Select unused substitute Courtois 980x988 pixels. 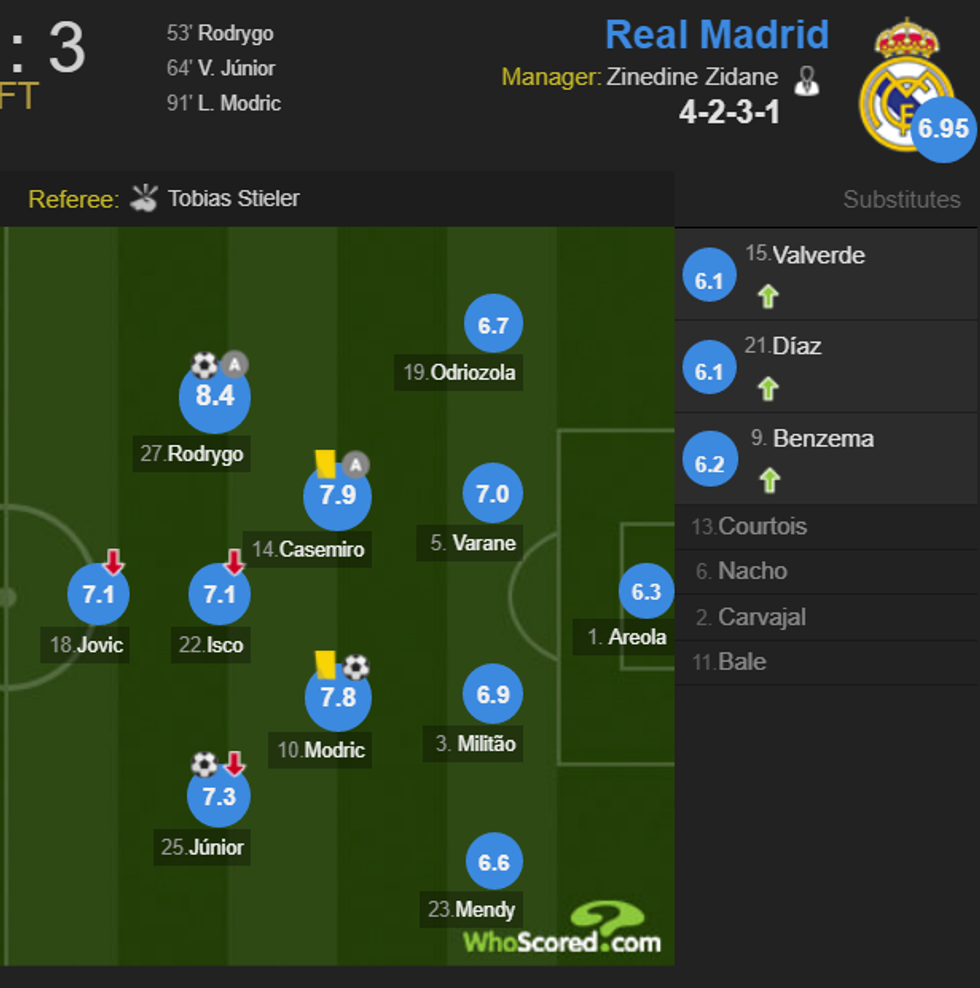(x=762, y=526)
